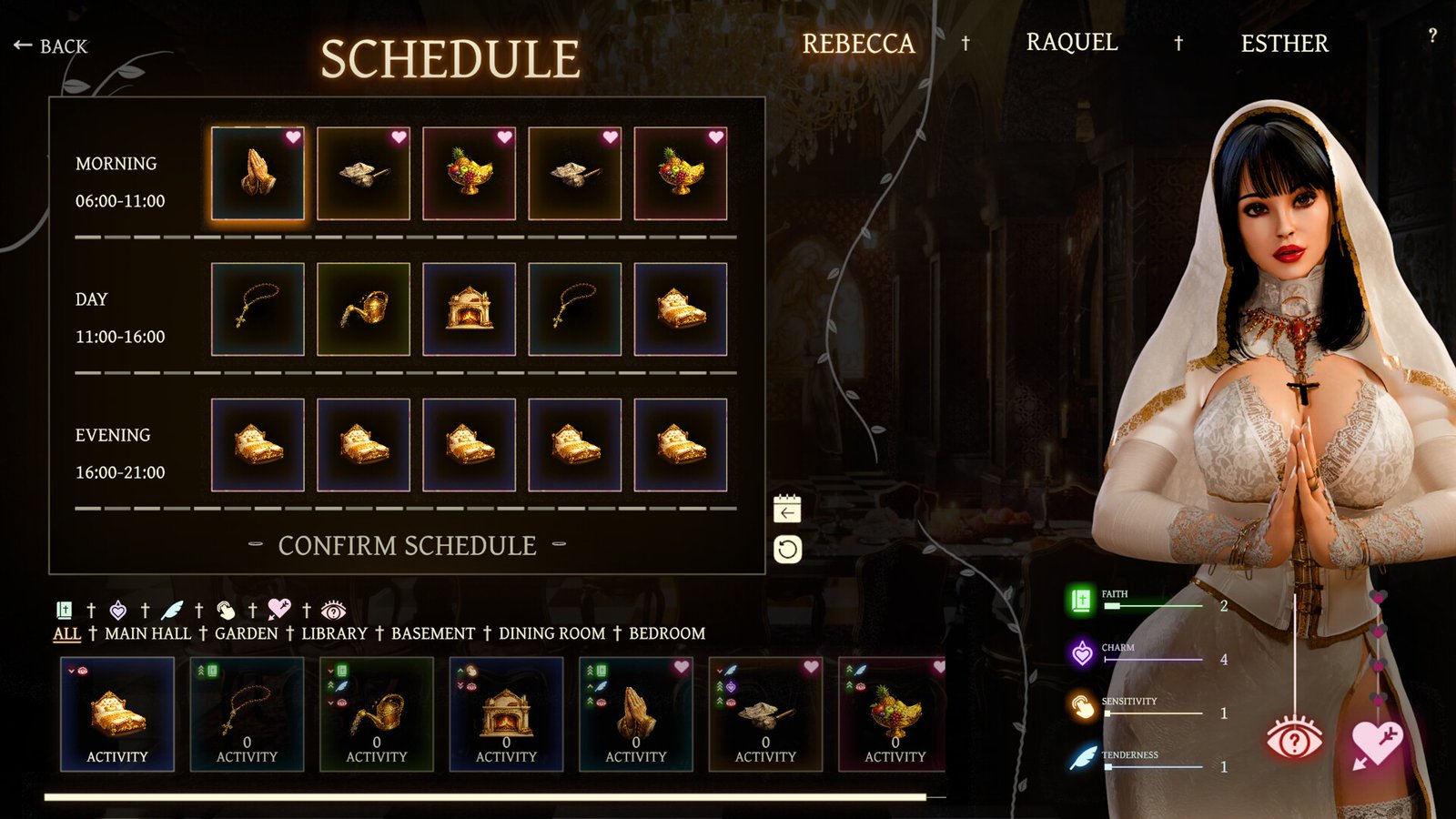
Task: Show All activities
Action: click(66, 633)
